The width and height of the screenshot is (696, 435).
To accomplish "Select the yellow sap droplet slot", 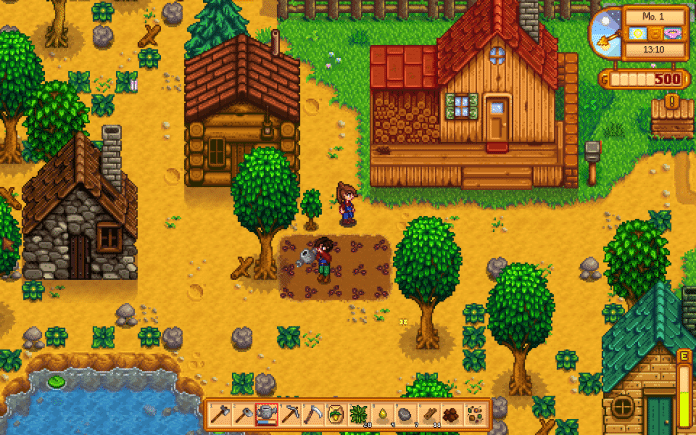I will click(x=381, y=413).
